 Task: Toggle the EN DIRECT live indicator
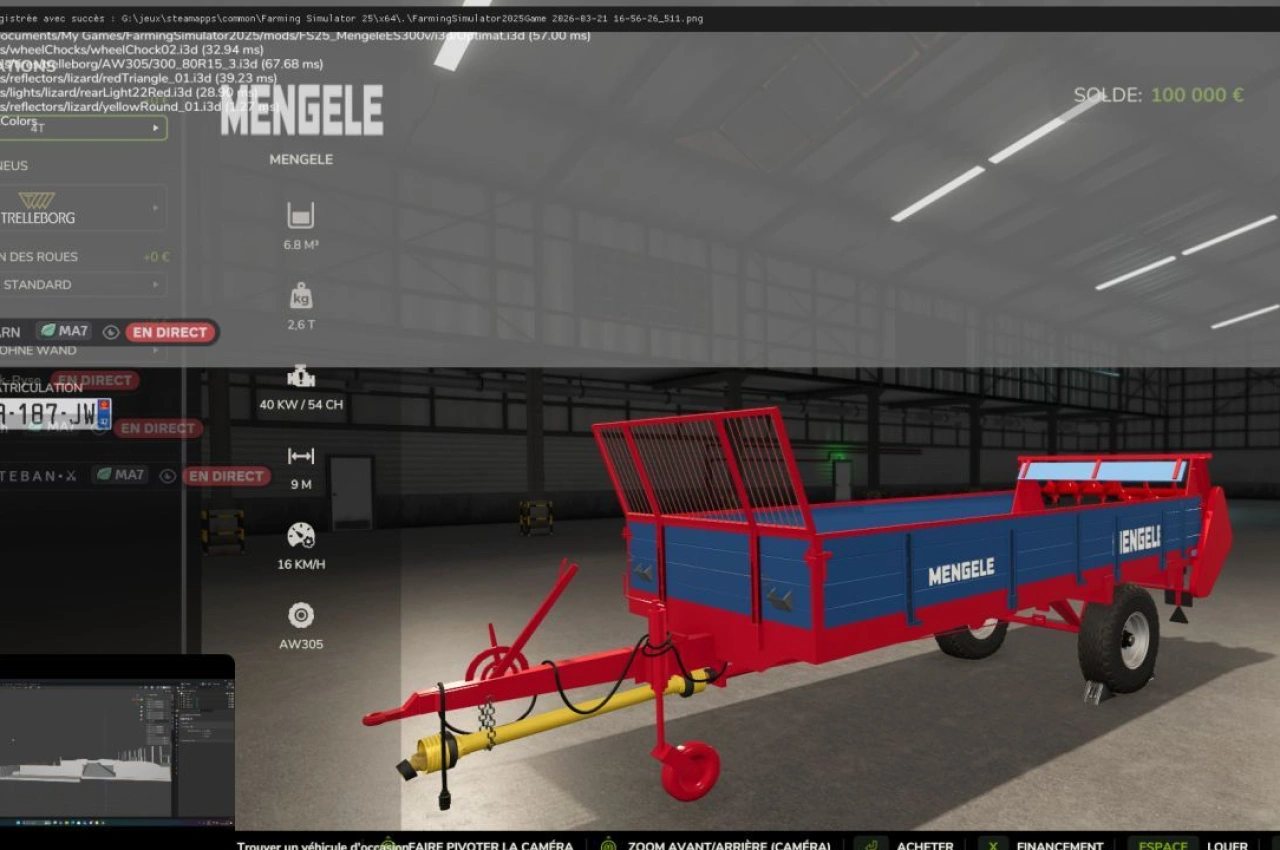(x=169, y=332)
